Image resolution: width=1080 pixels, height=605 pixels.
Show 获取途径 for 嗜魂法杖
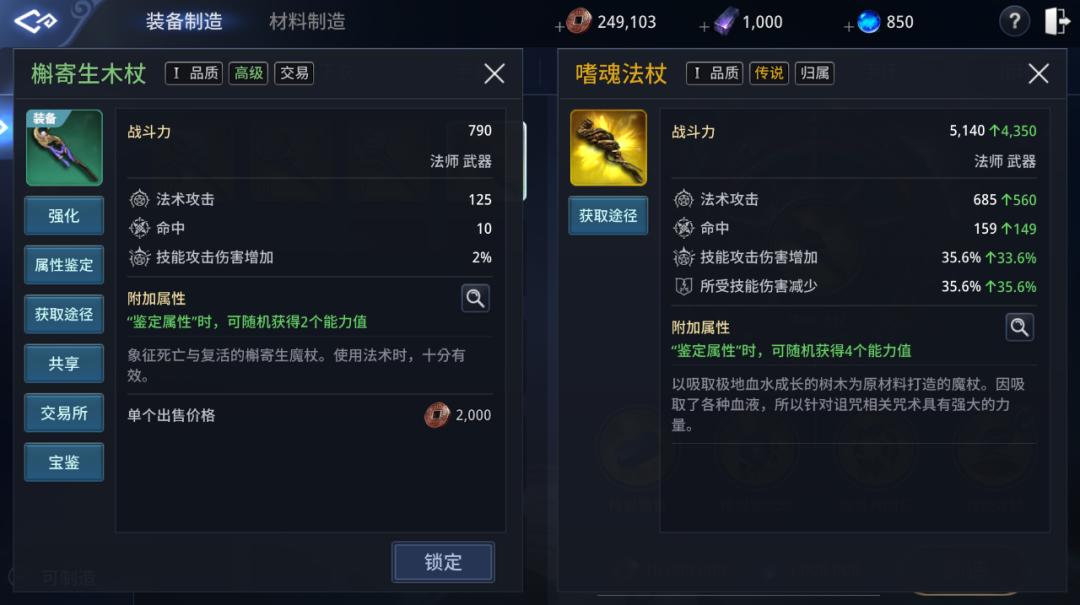[x=608, y=216]
